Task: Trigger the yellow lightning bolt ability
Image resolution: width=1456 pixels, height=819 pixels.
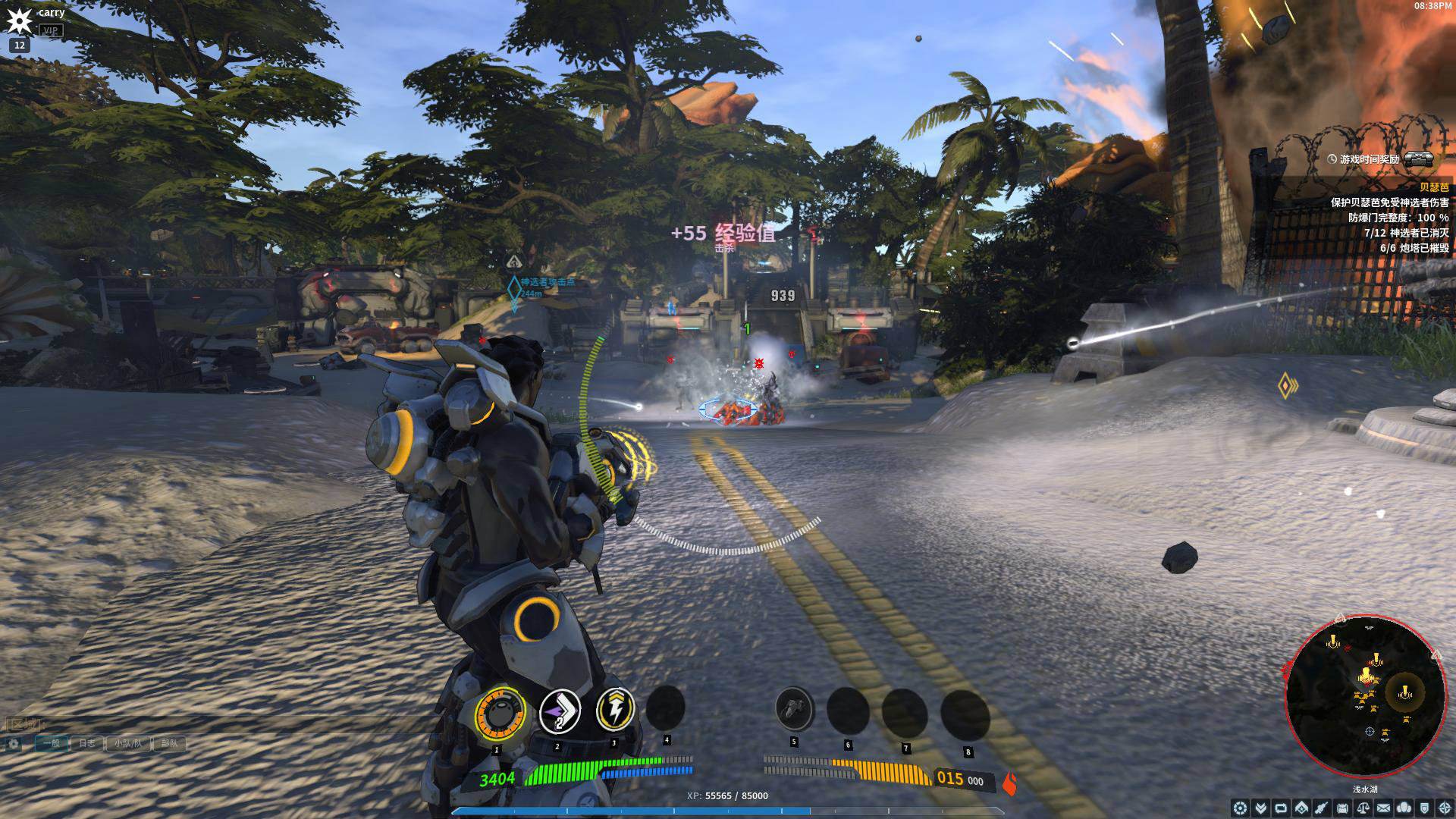Action: coord(615,711)
